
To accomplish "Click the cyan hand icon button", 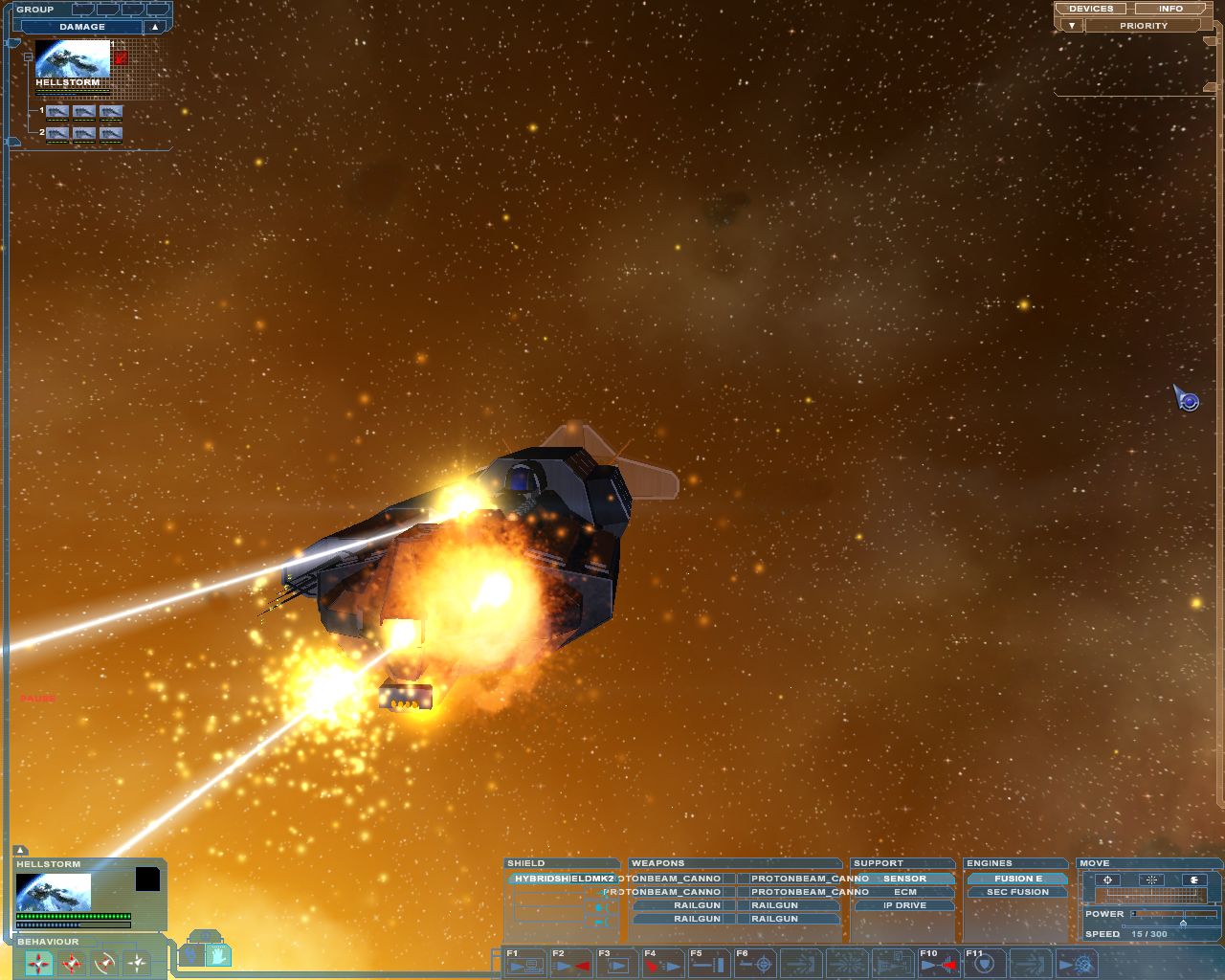I will click(218, 954).
